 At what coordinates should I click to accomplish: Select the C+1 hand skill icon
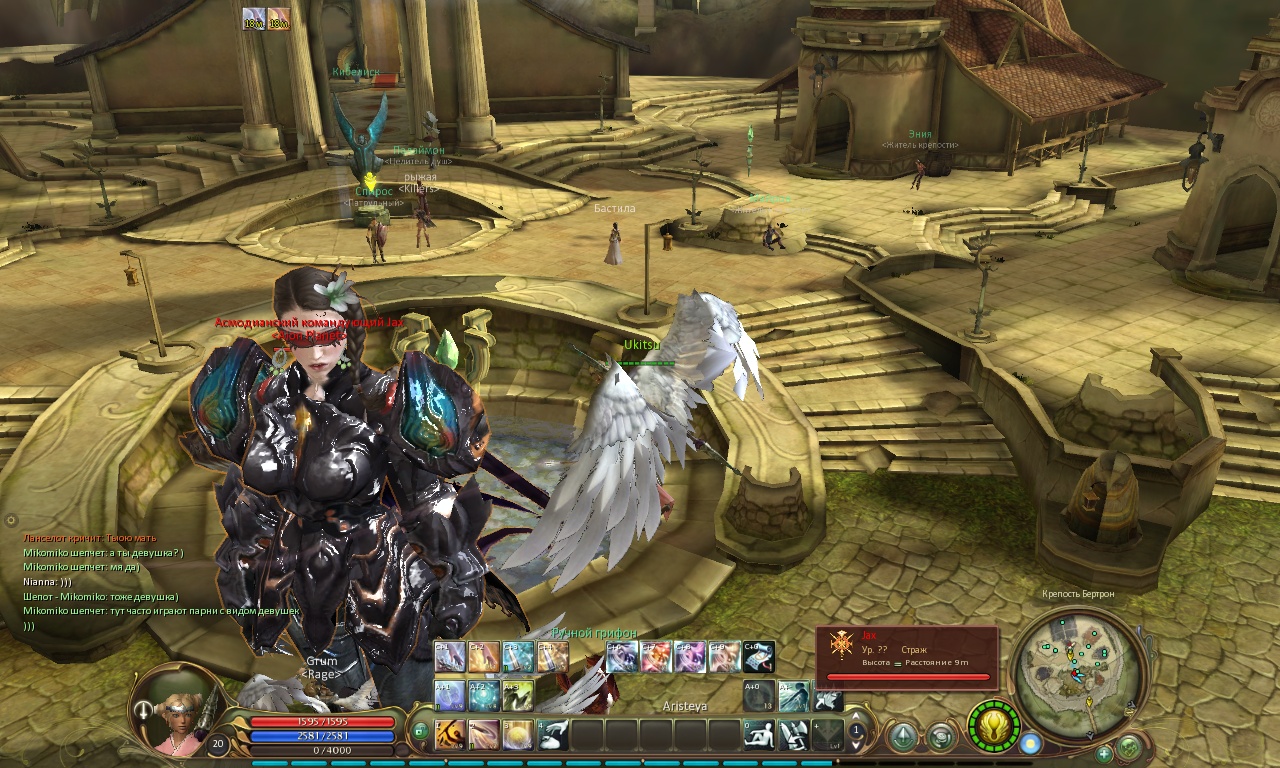click(x=450, y=656)
